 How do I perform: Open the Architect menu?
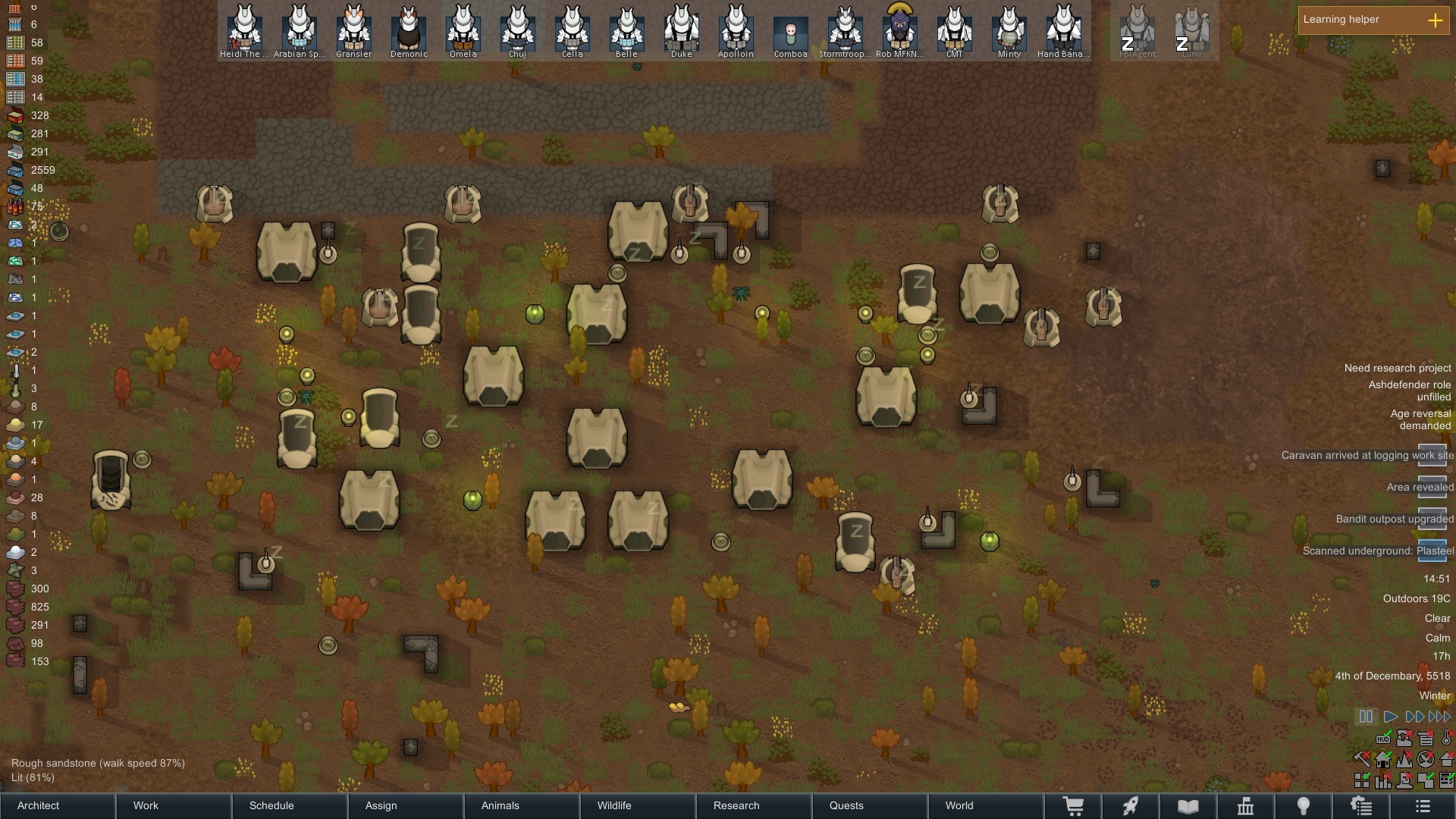(x=57, y=805)
